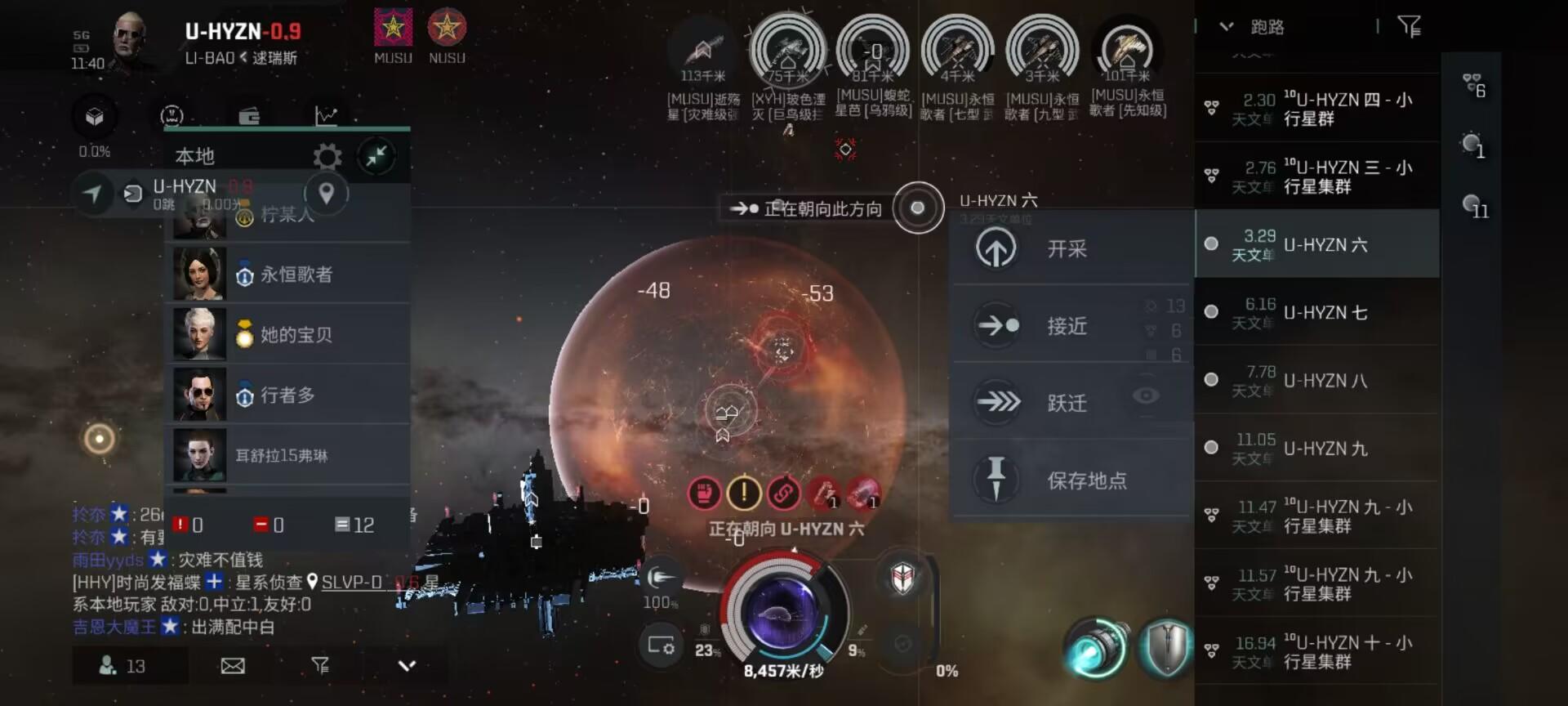Toggle the filter icon in chat toolbar
This screenshot has height=706, width=1568.
click(321, 666)
